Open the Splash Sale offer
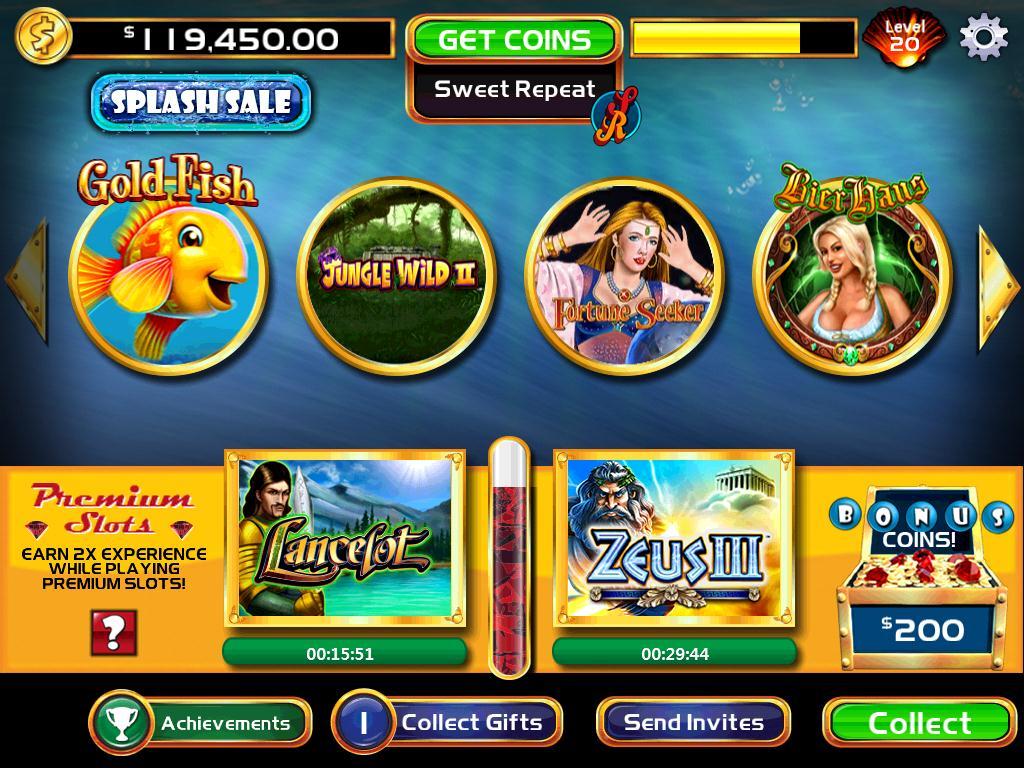The width and height of the screenshot is (1024, 768). point(201,102)
